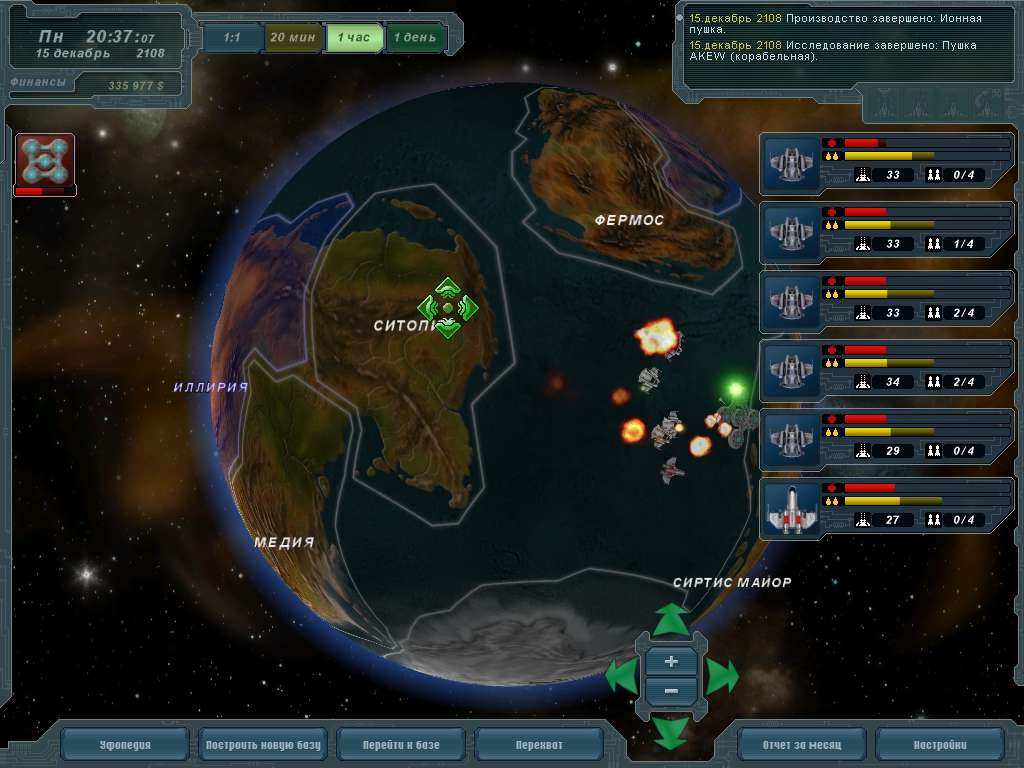This screenshot has height=768, width=1024.
Task: Select the base icon with red bar
Action: click(45, 163)
